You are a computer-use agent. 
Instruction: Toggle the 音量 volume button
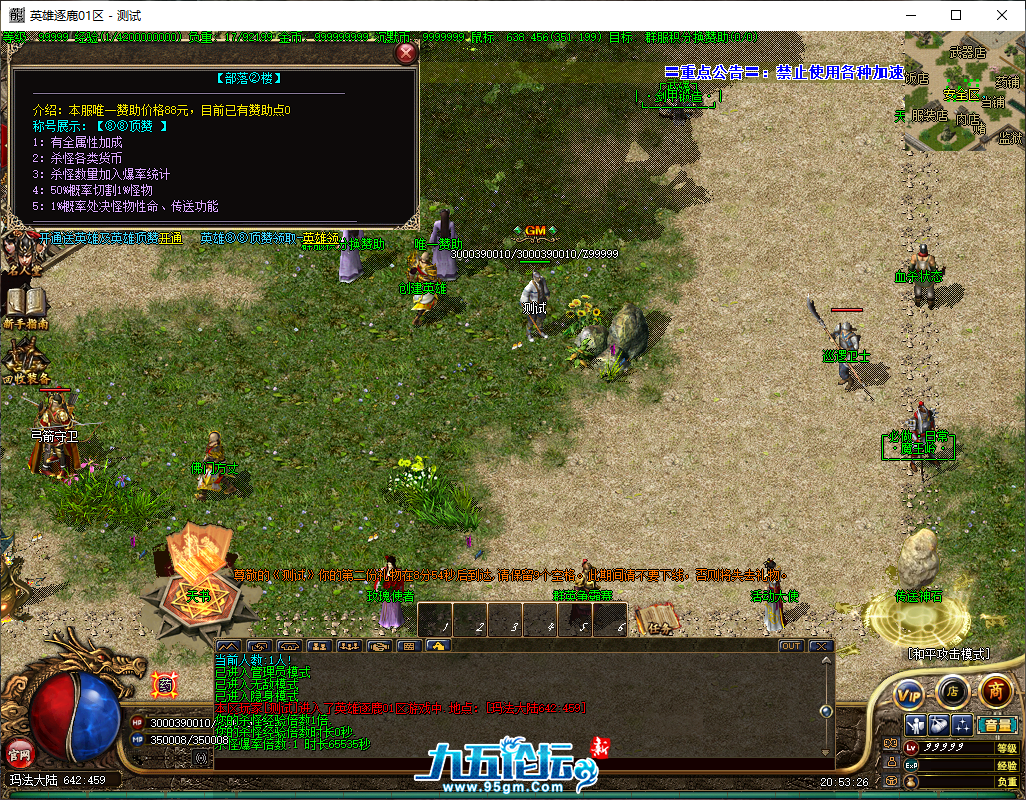(997, 725)
